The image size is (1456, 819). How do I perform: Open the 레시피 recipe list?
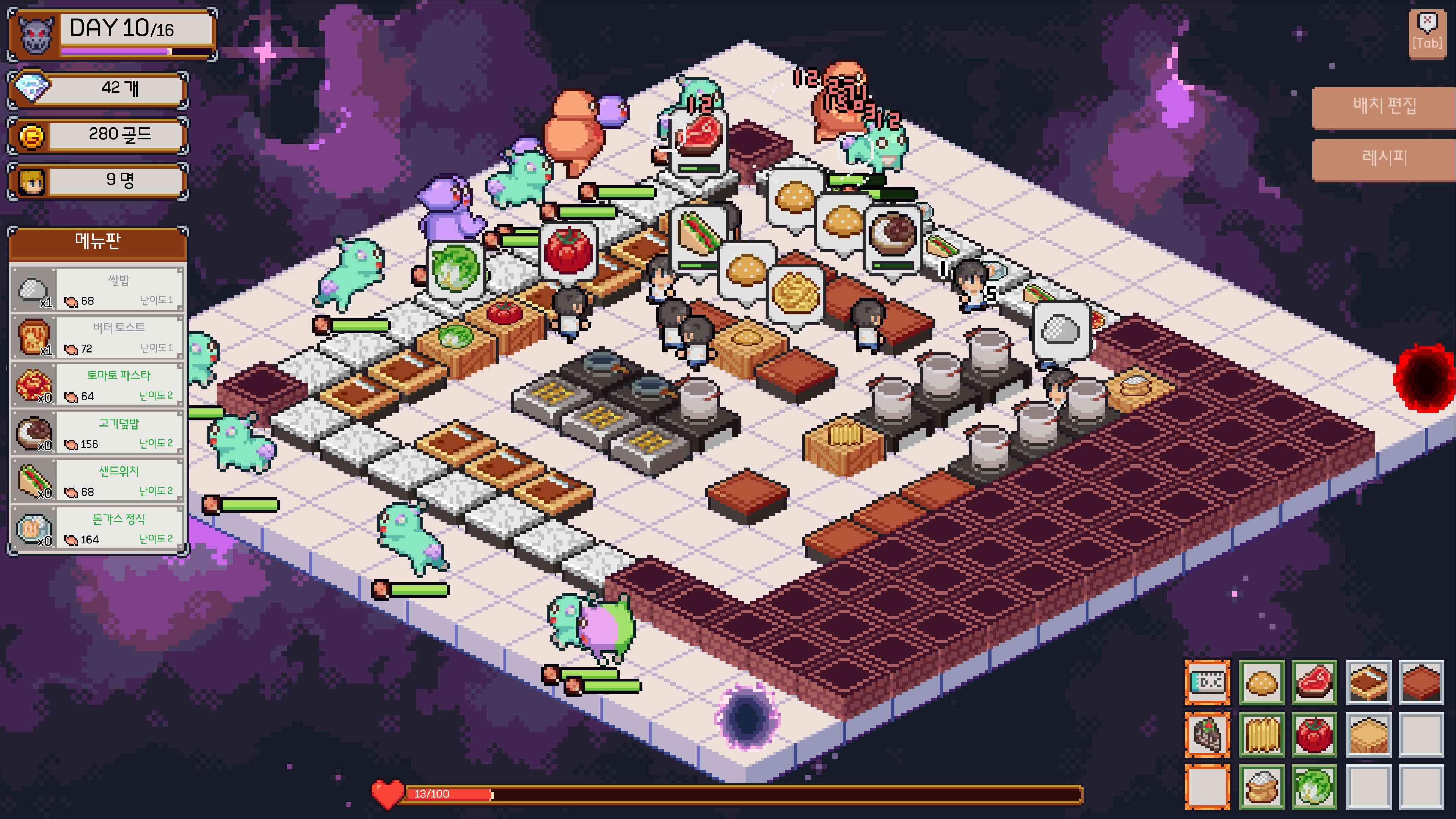pos(1384,158)
